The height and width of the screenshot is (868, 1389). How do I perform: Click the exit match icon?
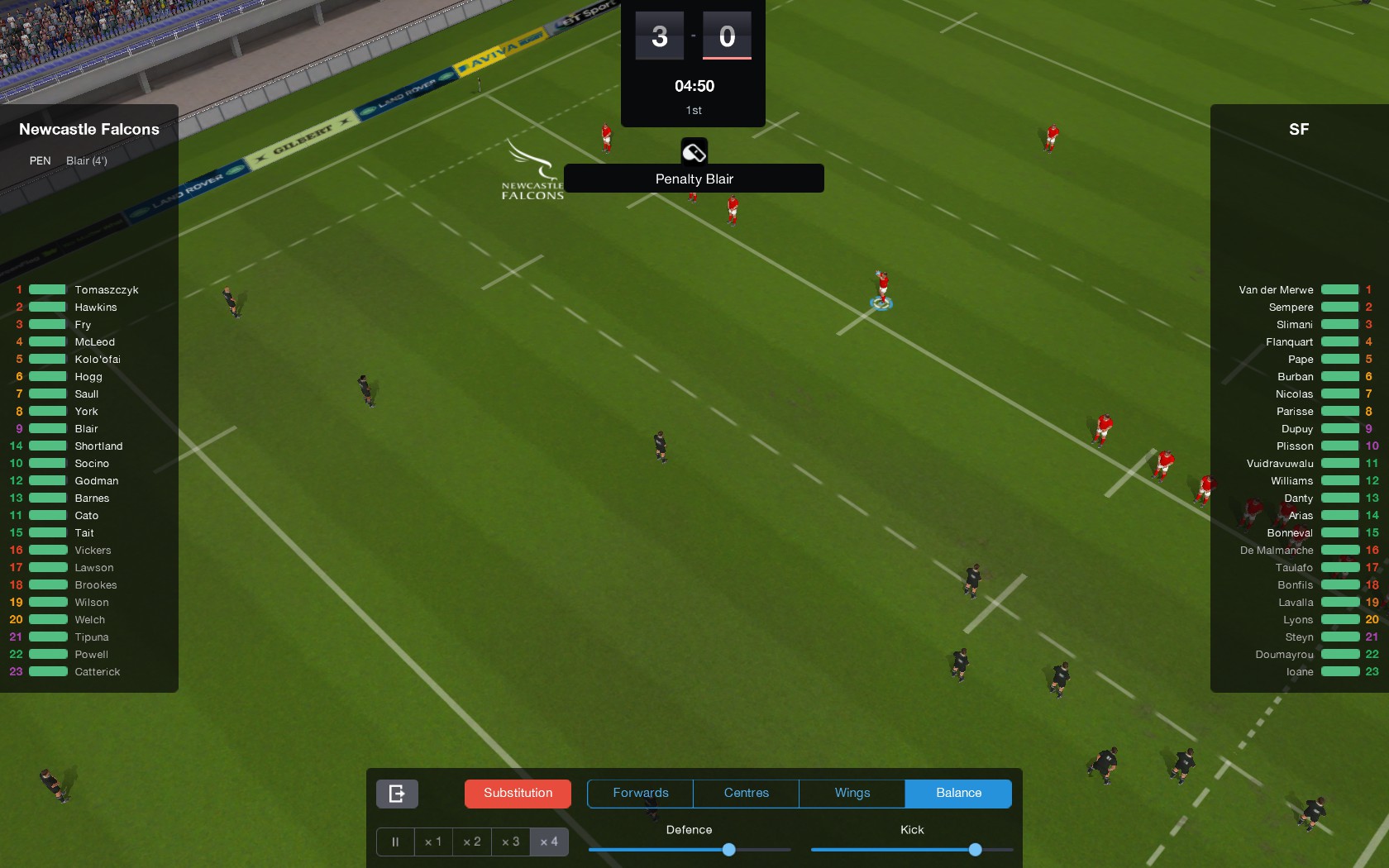tap(396, 793)
